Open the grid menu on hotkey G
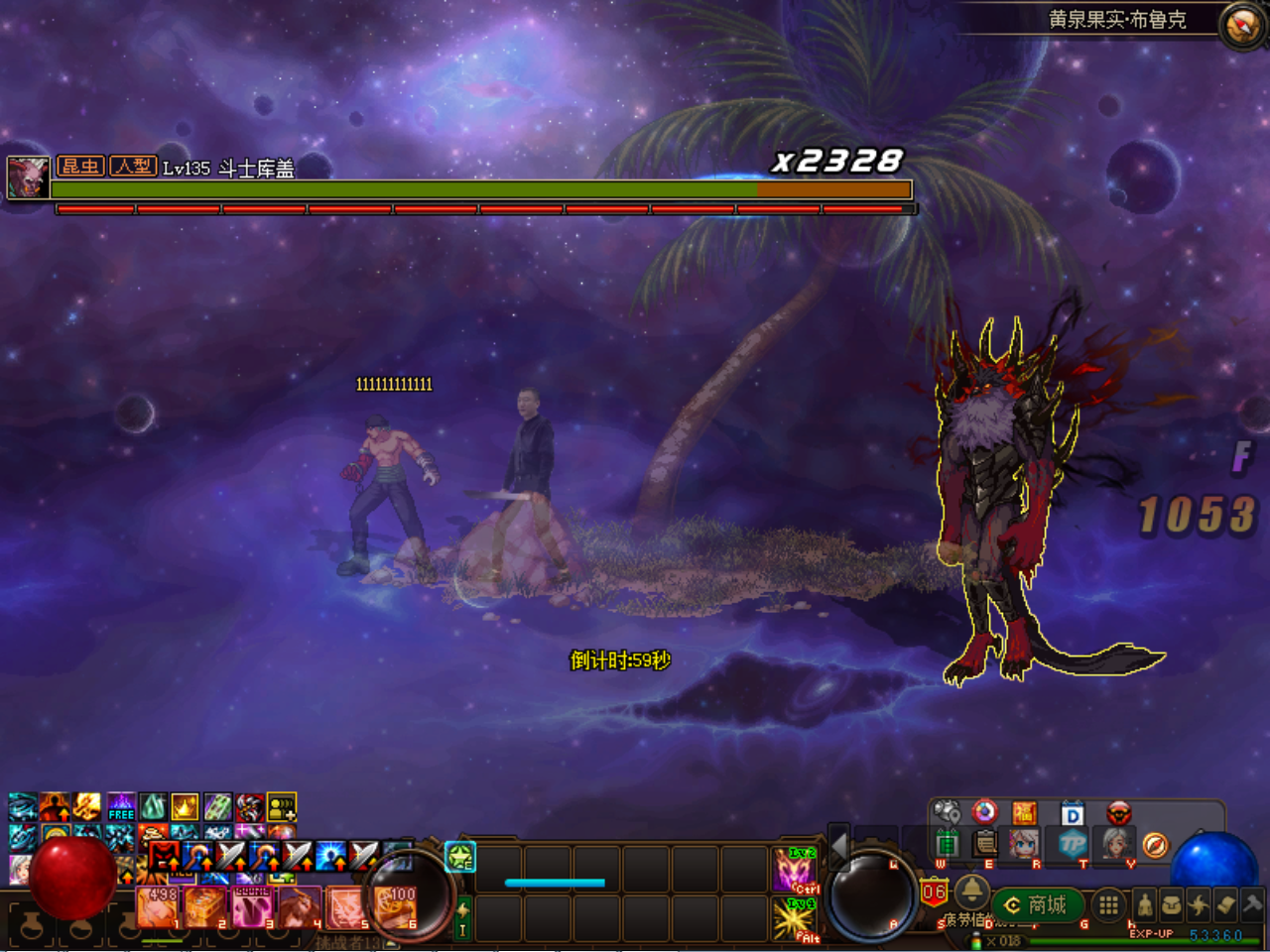Image resolution: width=1270 pixels, height=952 pixels. [1107, 905]
